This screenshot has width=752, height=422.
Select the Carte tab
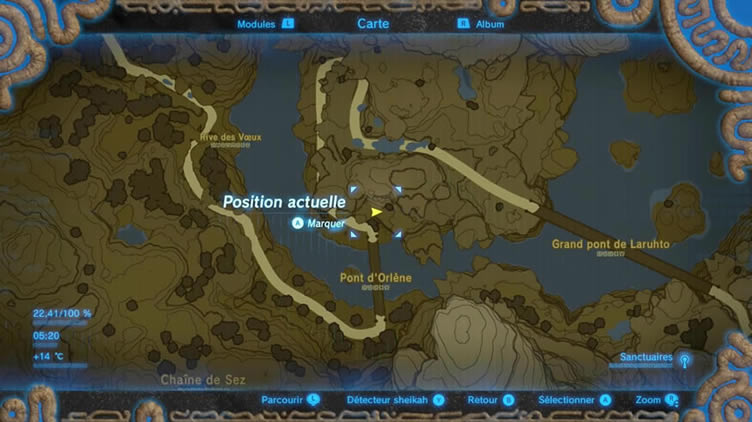[374, 23]
